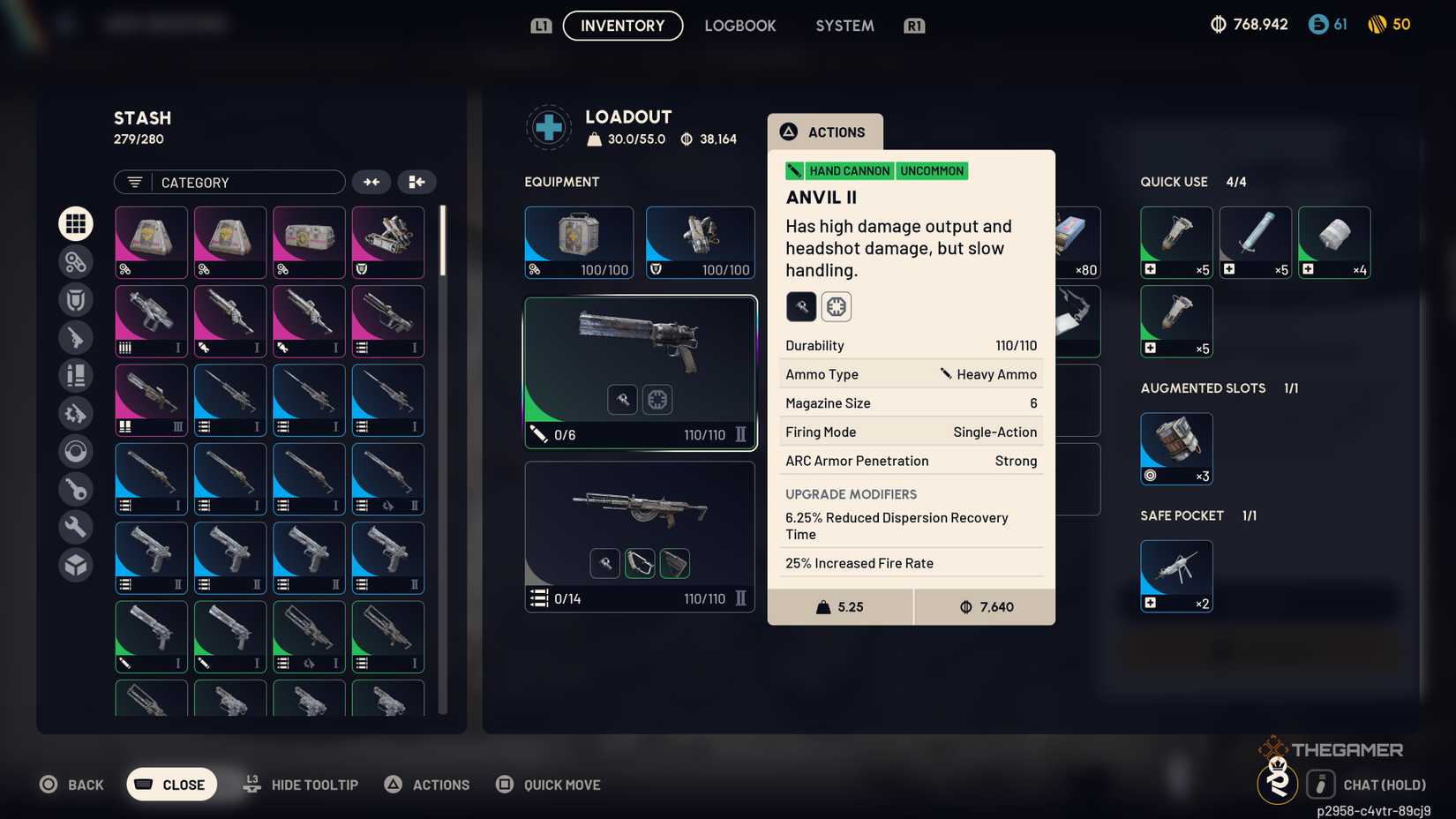
Task: Click the weight indicator showing 30.0/55.0
Action: (x=628, y=139)
